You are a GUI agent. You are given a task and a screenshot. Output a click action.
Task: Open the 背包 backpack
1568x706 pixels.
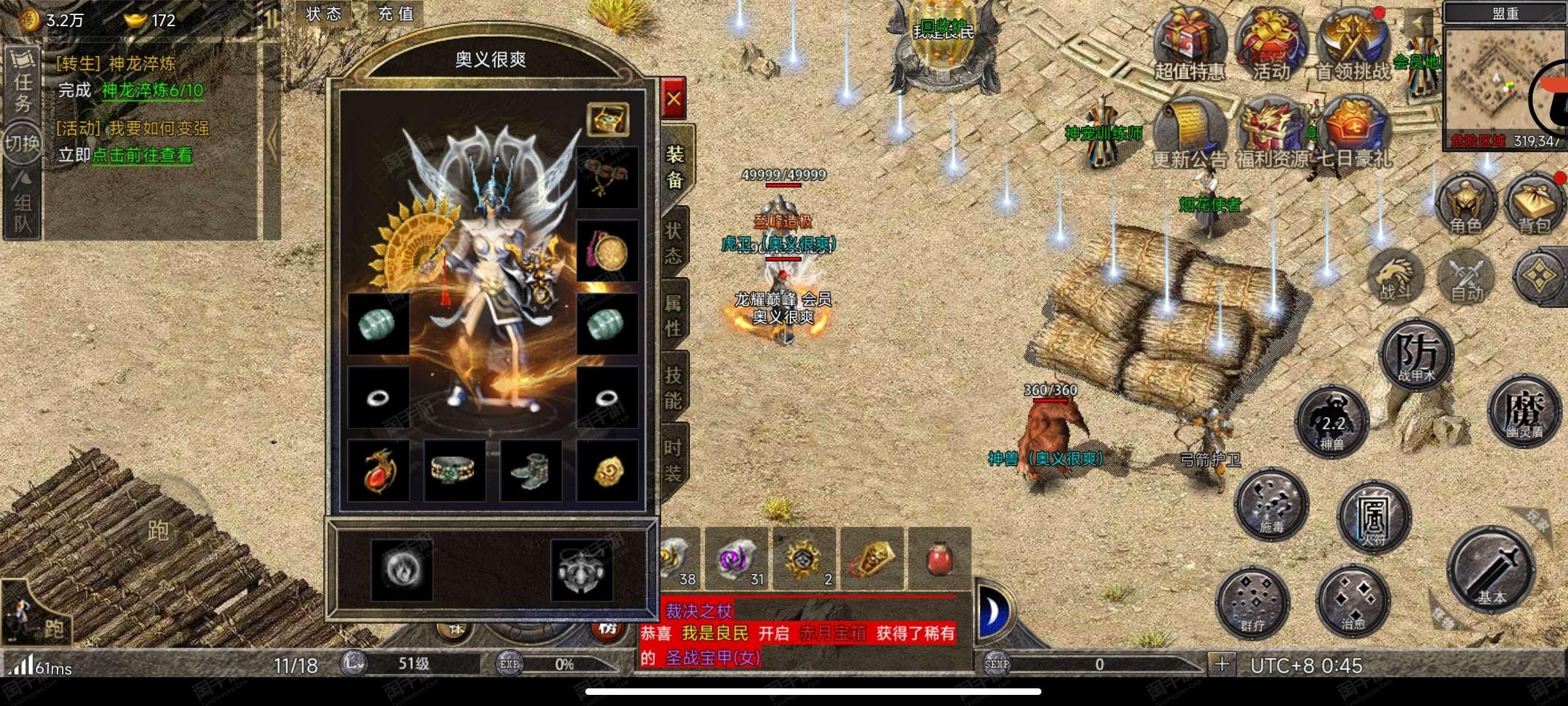[x=1535, y=204]
